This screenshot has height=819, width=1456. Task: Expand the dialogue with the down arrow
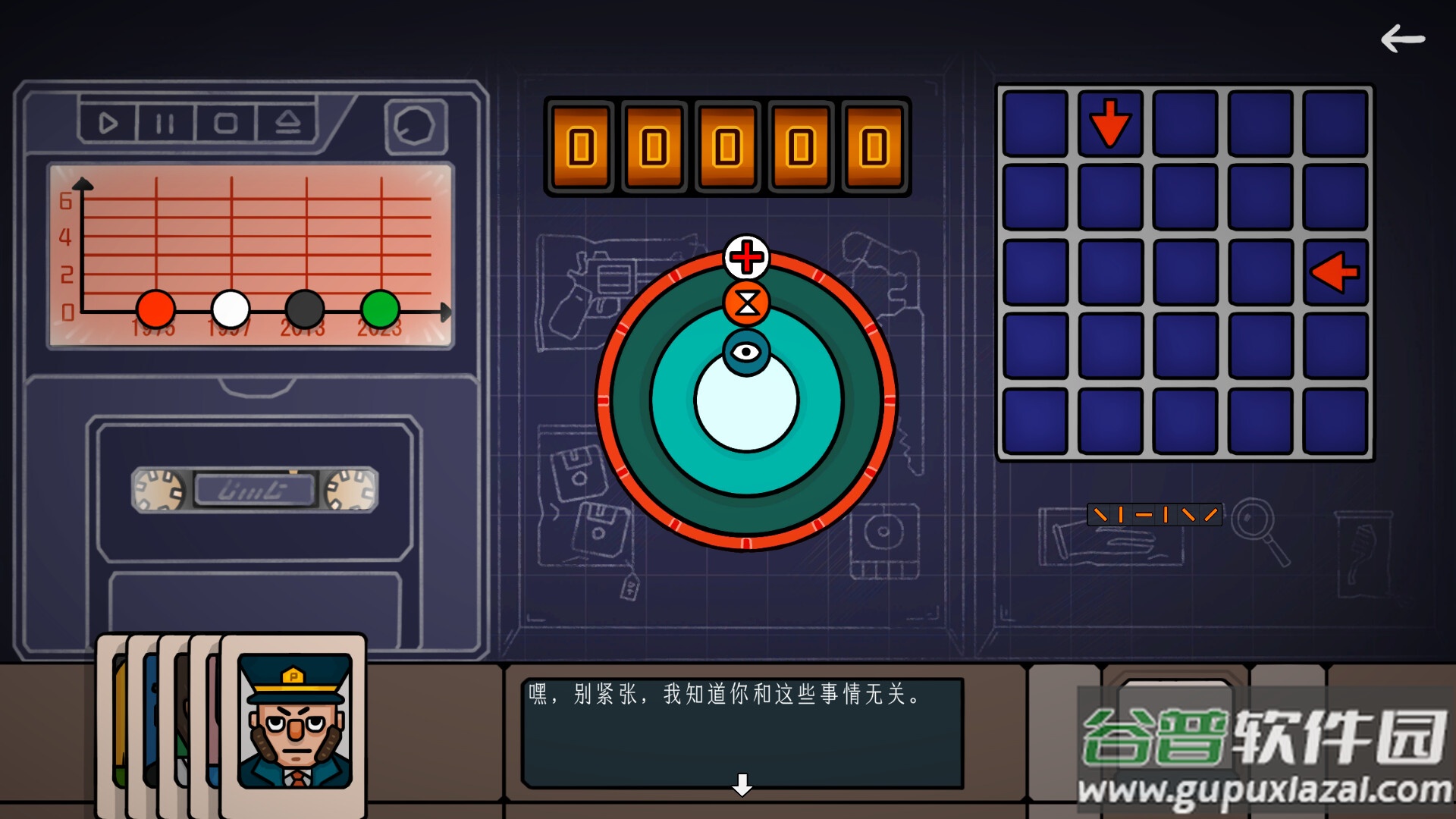pyautogui.click(x=741, y=786)
